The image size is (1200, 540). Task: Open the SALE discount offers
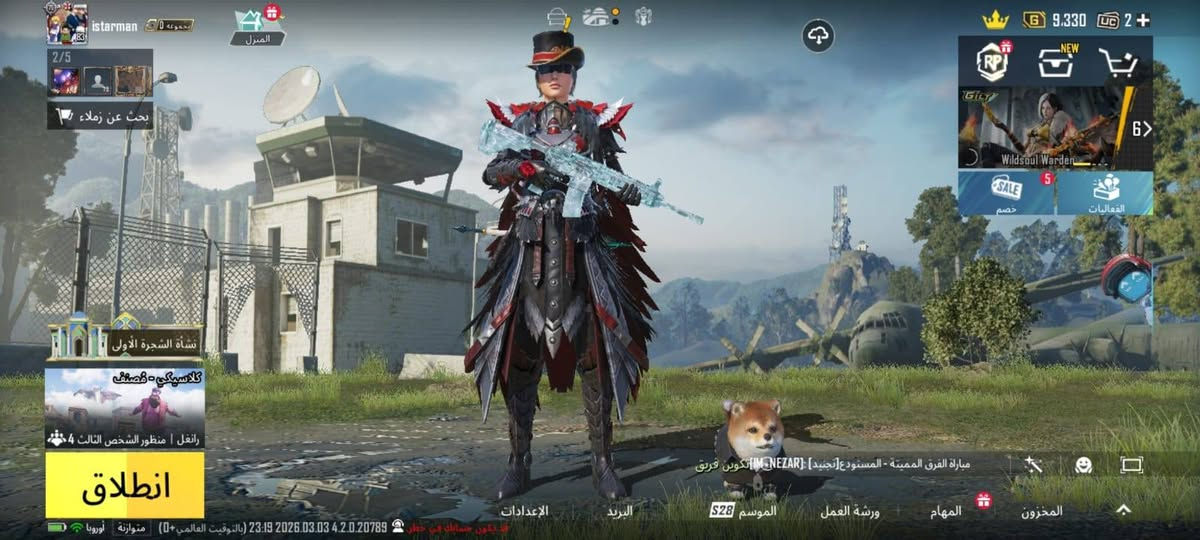[1006, 193]
